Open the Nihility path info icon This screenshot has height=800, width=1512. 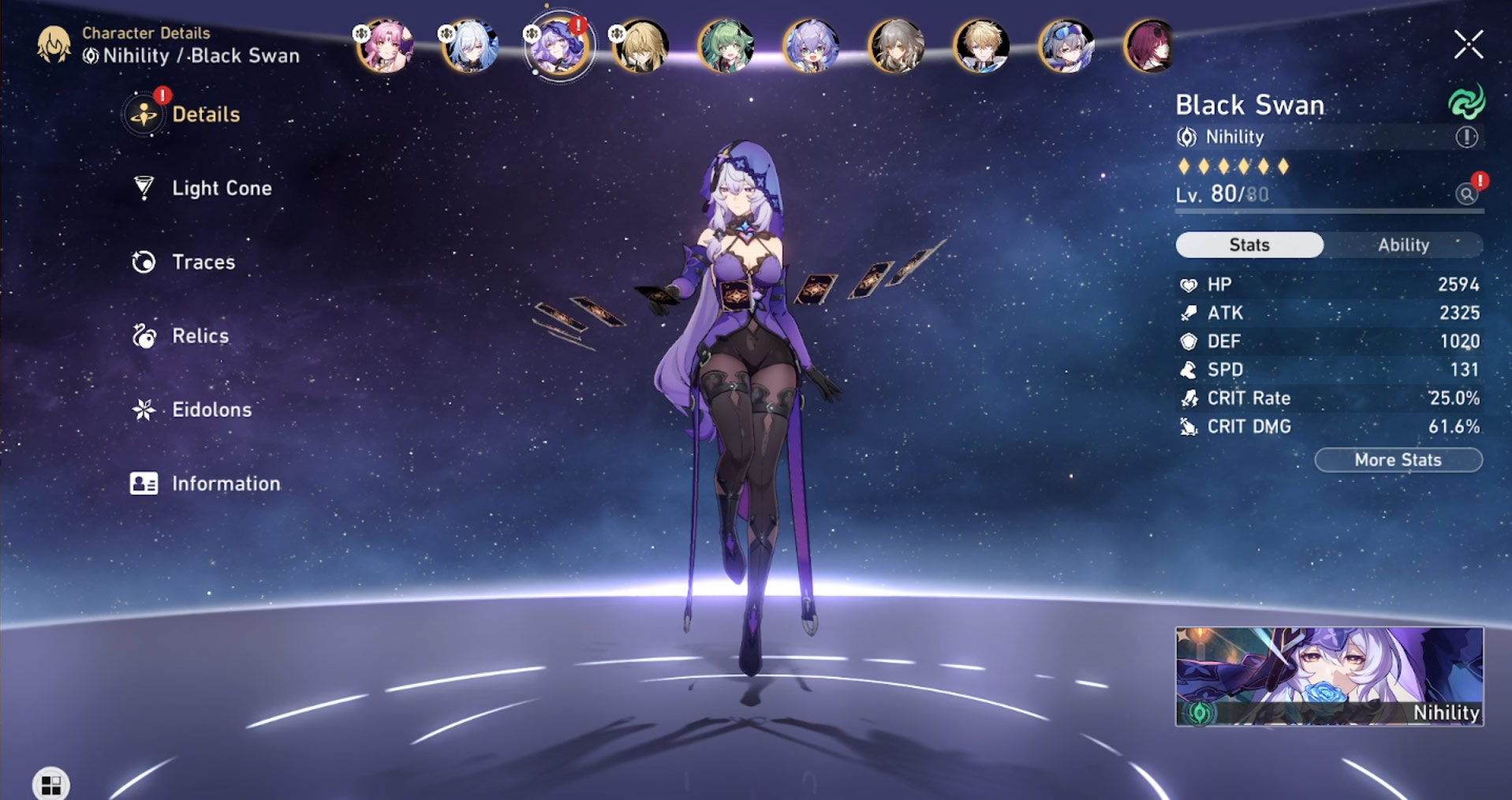1466,137
